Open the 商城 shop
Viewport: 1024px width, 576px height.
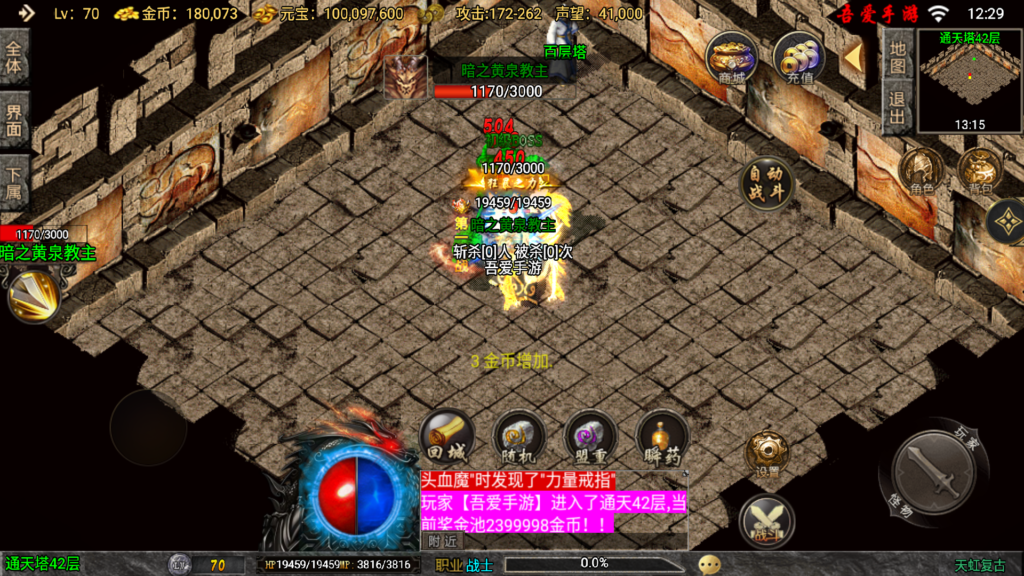[x=731, y=58]
